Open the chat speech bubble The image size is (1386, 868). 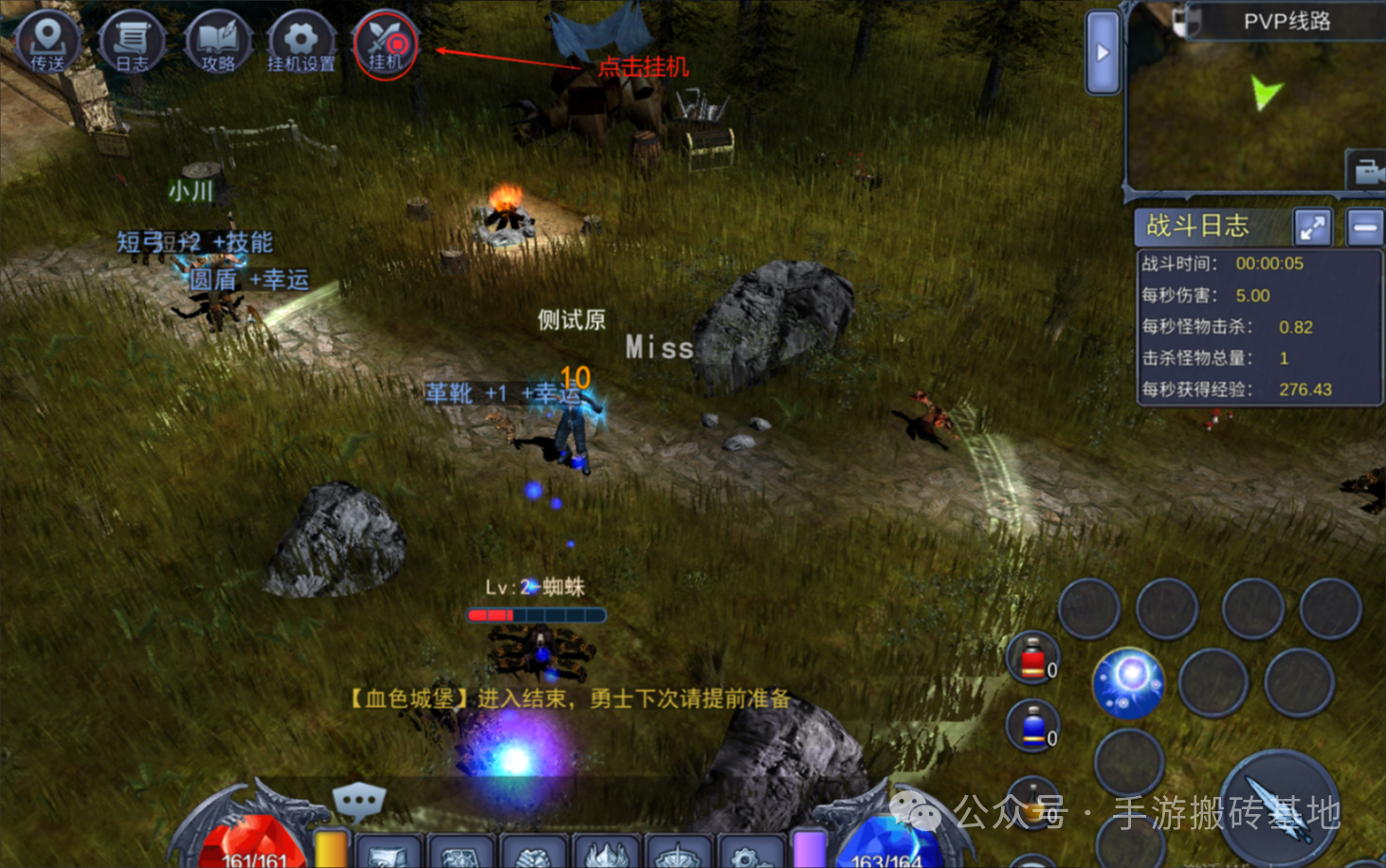point(358,804)
